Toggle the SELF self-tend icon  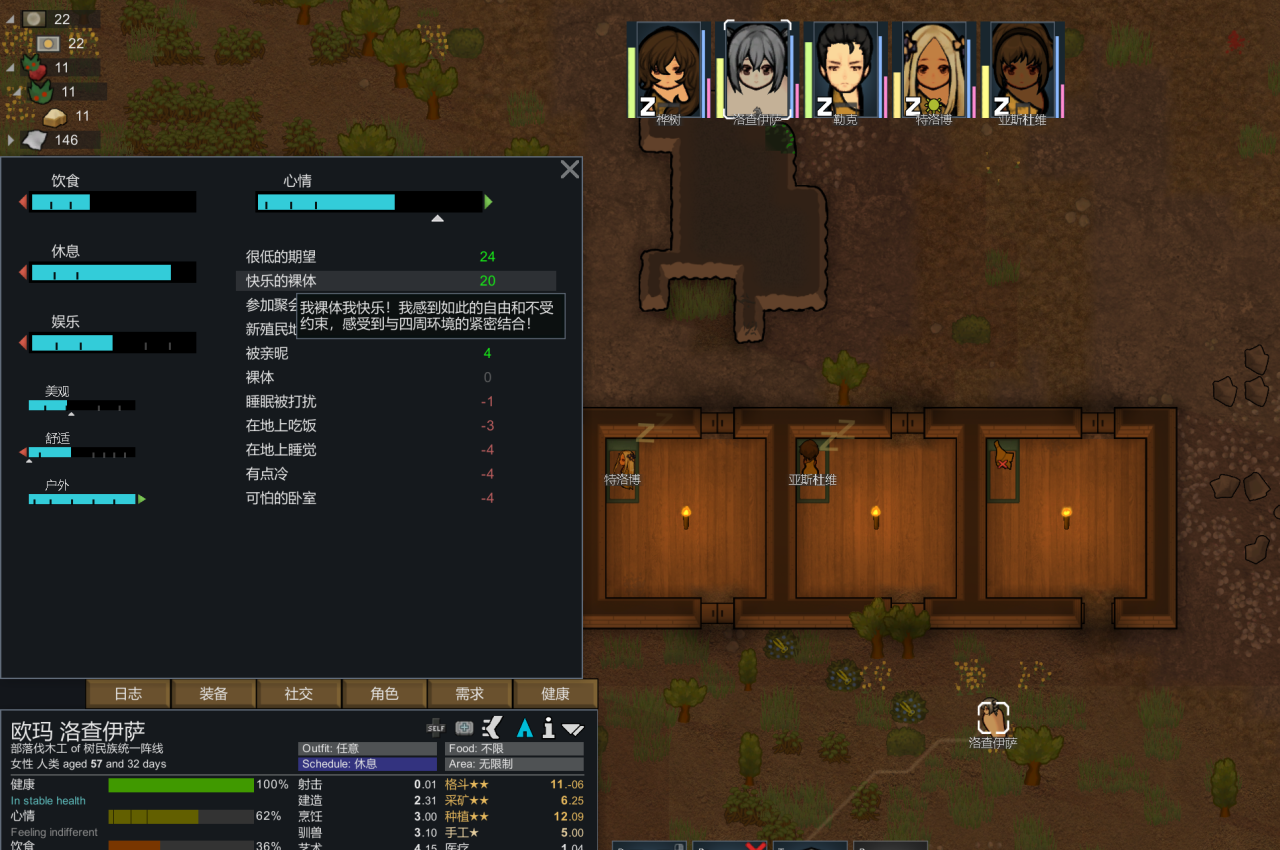click(436, 727)
